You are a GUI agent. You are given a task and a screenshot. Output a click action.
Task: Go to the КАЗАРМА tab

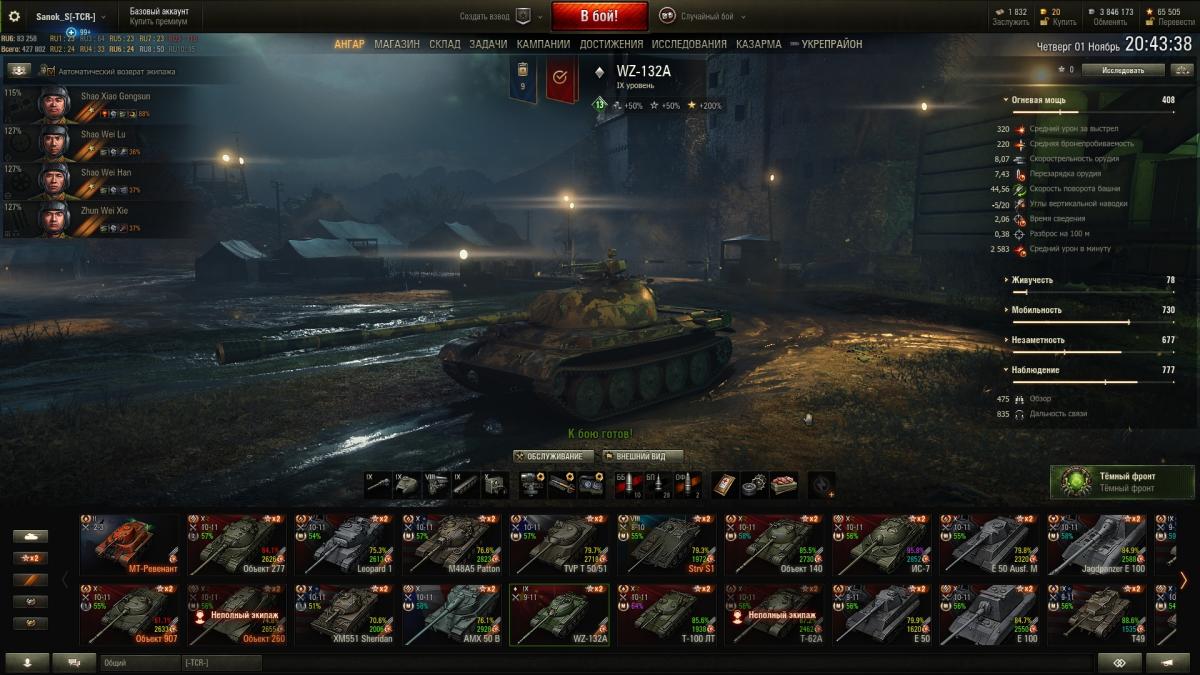pyautogui.click(x=759, y=44)
